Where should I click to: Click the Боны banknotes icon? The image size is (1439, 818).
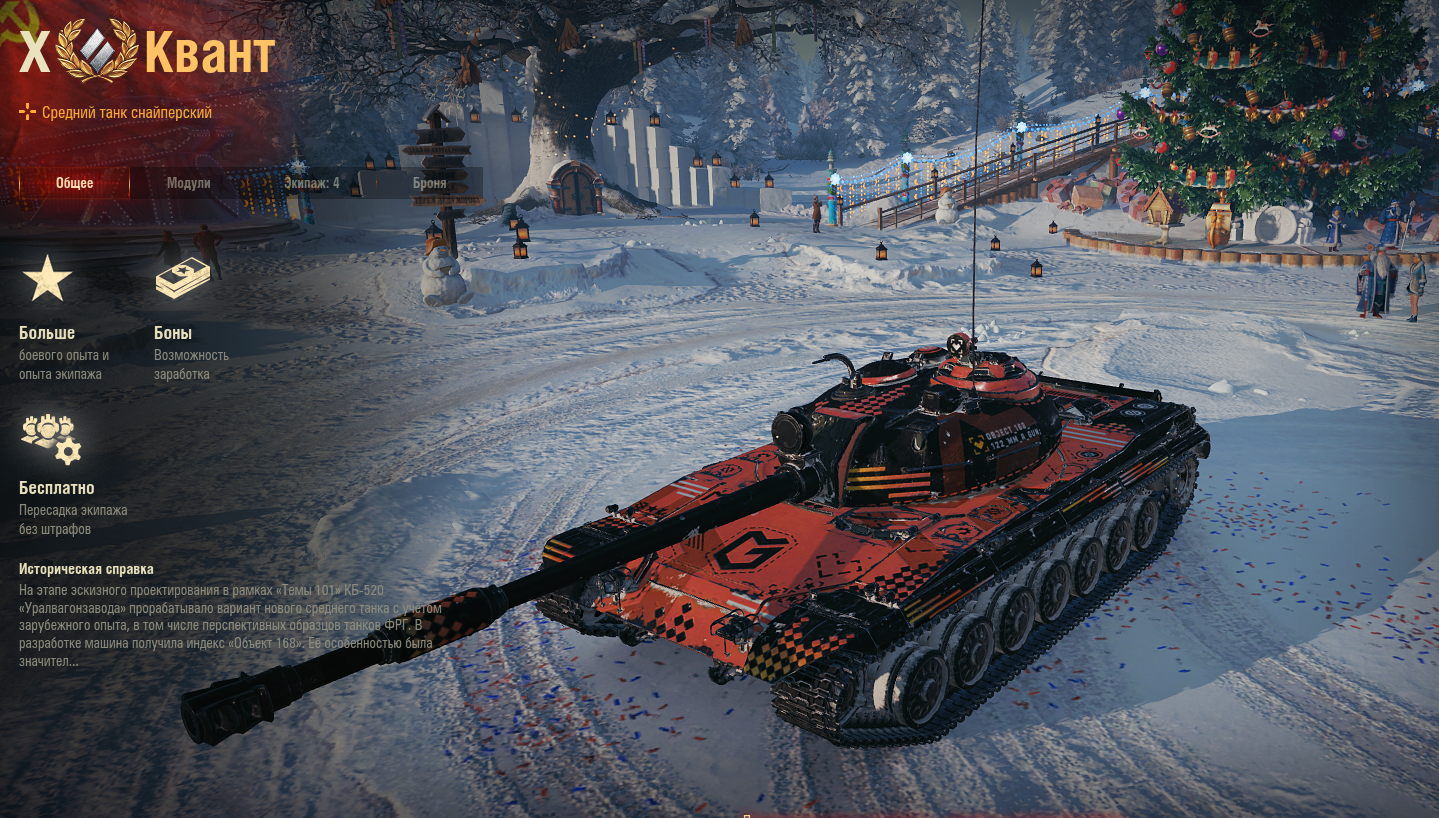(182, 279)
